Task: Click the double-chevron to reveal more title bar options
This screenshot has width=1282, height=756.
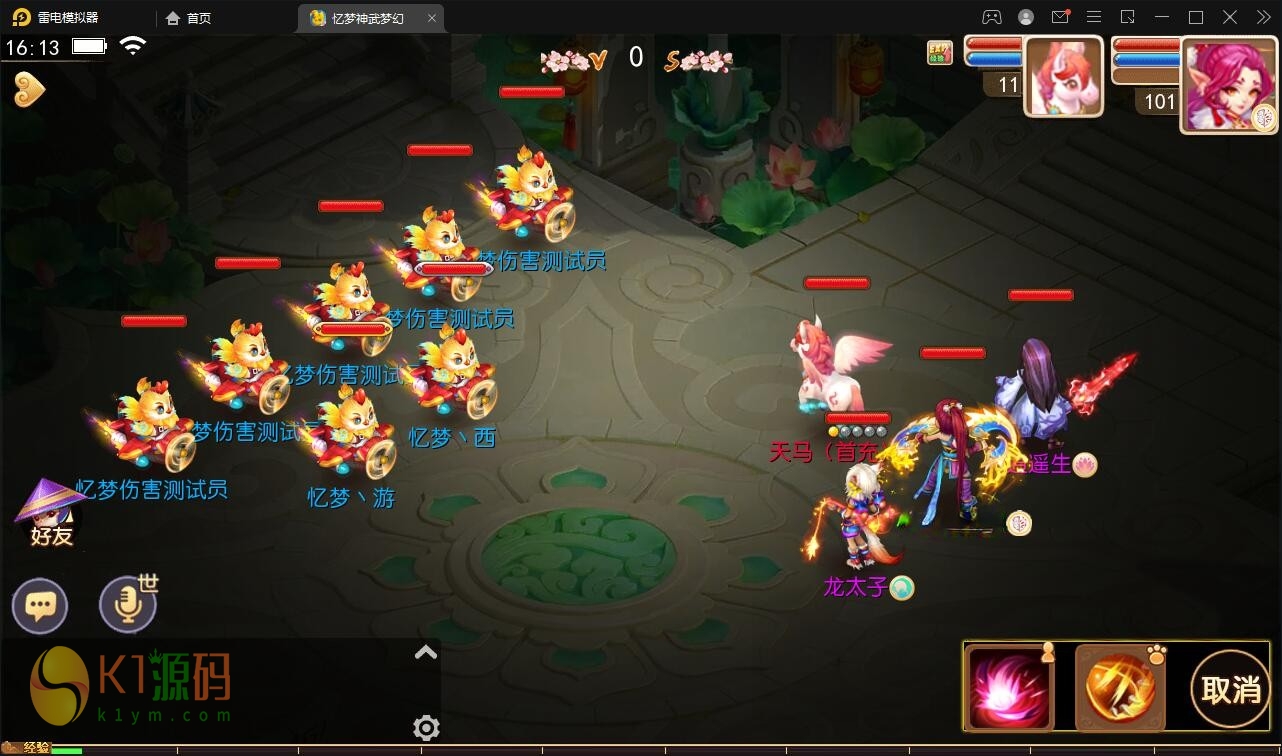Action: [1263, 16]
